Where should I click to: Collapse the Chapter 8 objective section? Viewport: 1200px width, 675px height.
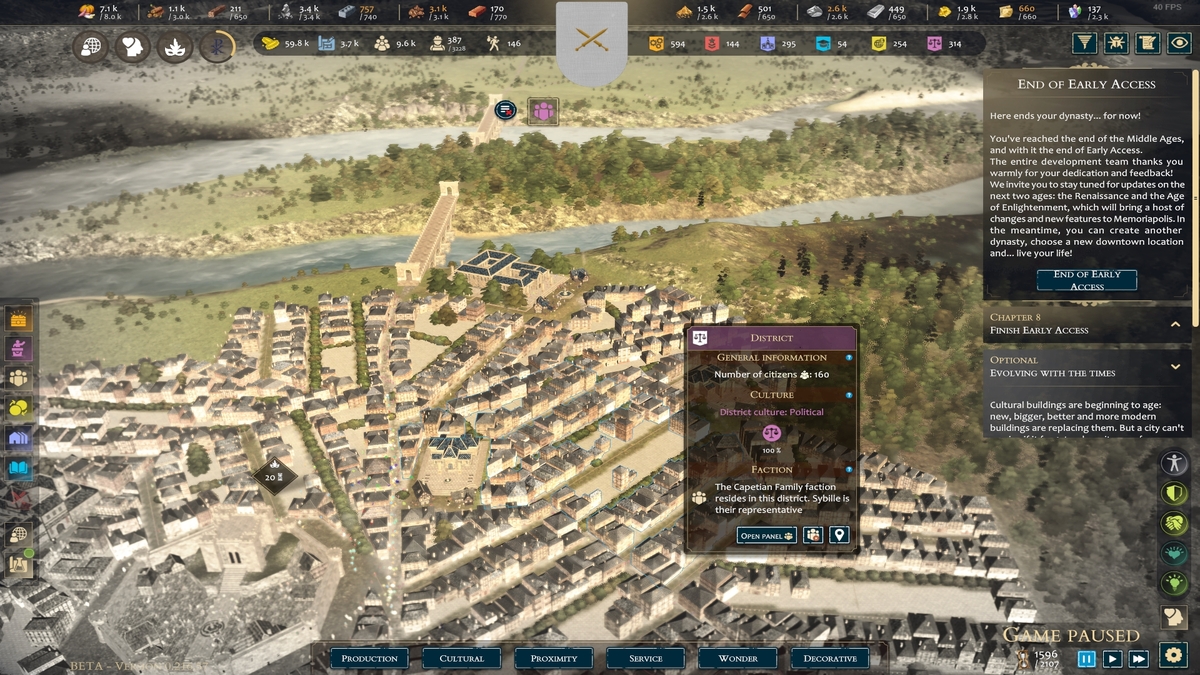pyautogui.click(x=1176, y=324)
